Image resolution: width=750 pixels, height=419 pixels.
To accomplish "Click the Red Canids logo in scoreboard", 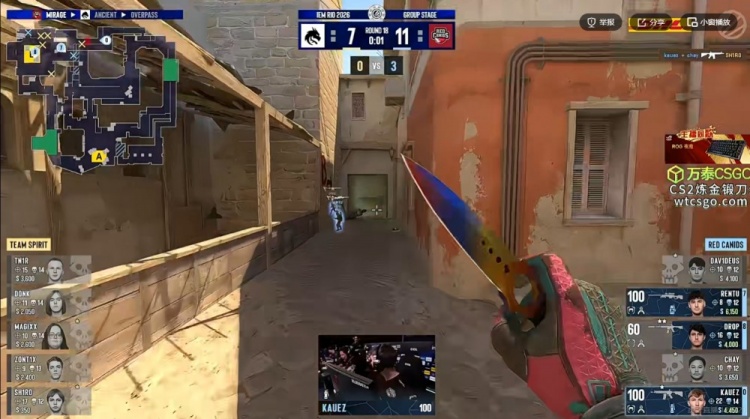I will 441,35.
